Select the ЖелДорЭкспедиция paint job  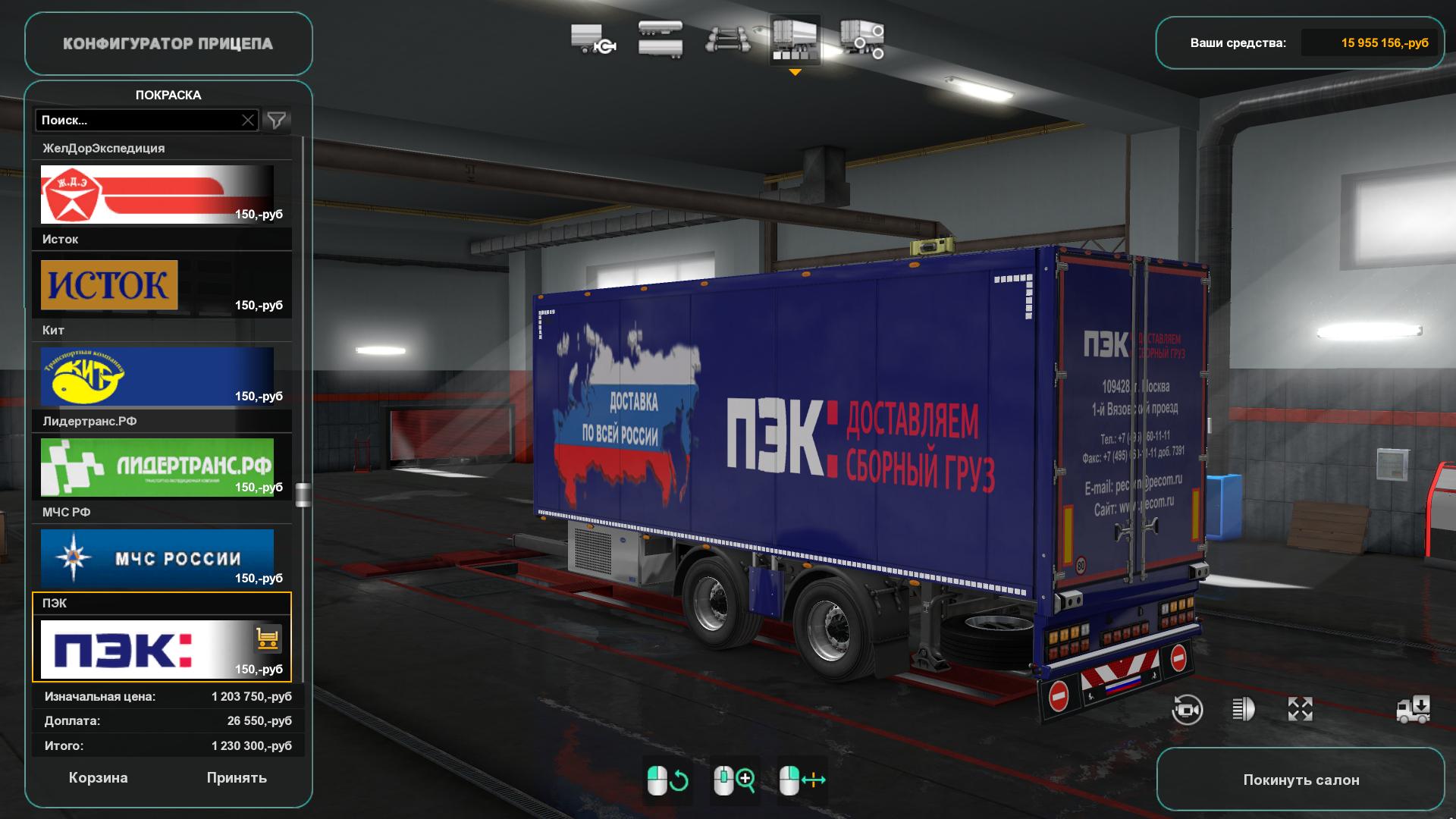pos(157,194)
